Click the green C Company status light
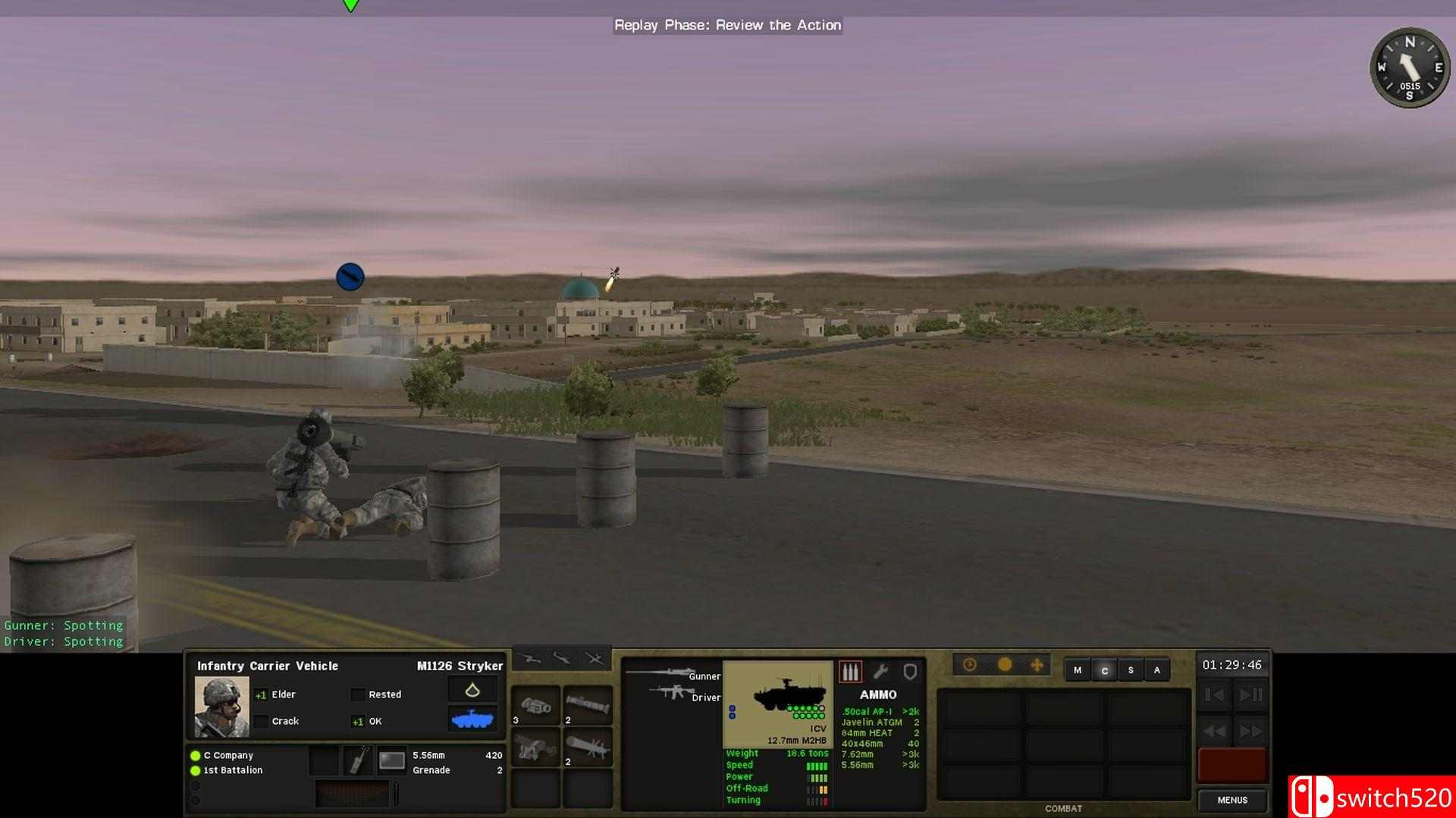1456x818 pixels. (194, 755)
